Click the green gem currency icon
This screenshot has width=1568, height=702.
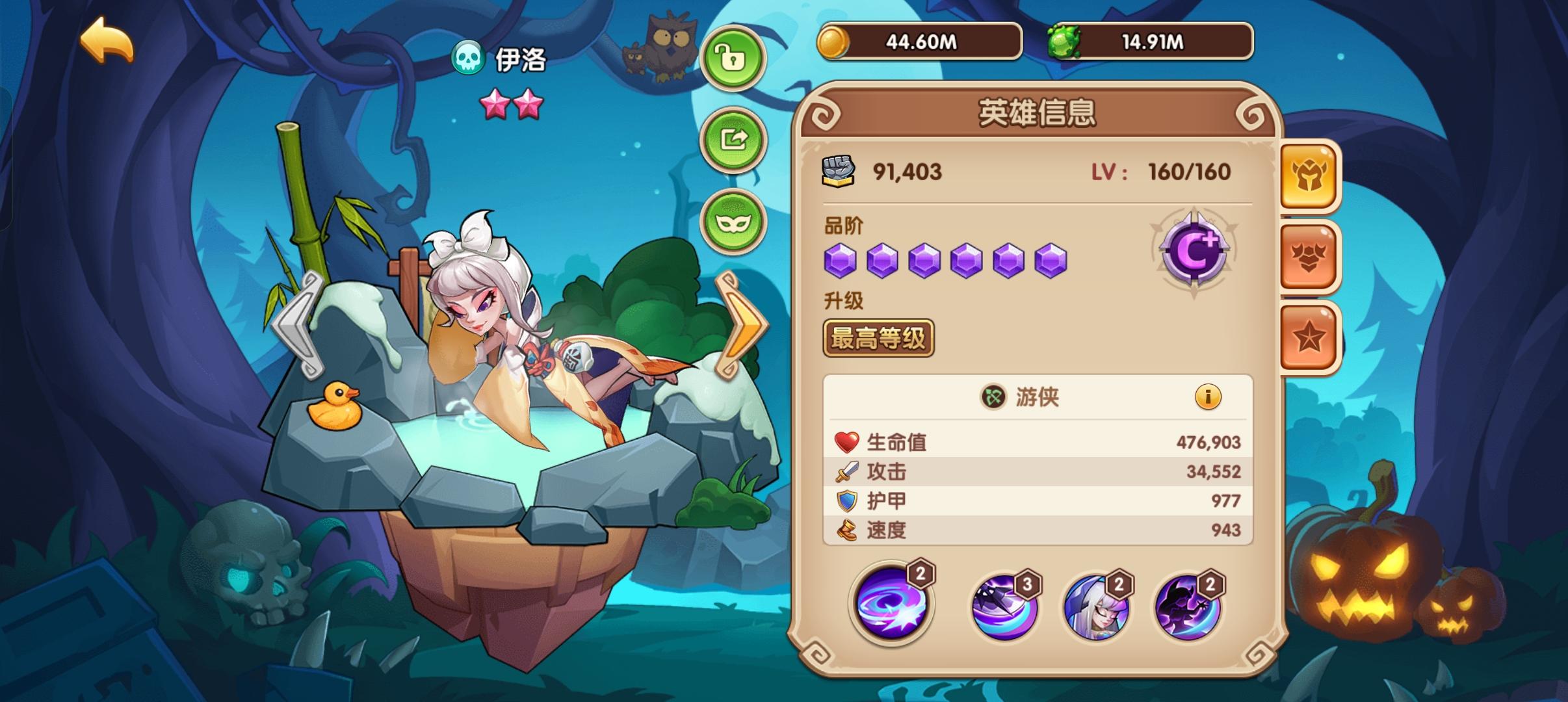click(x=1064, y=41)
